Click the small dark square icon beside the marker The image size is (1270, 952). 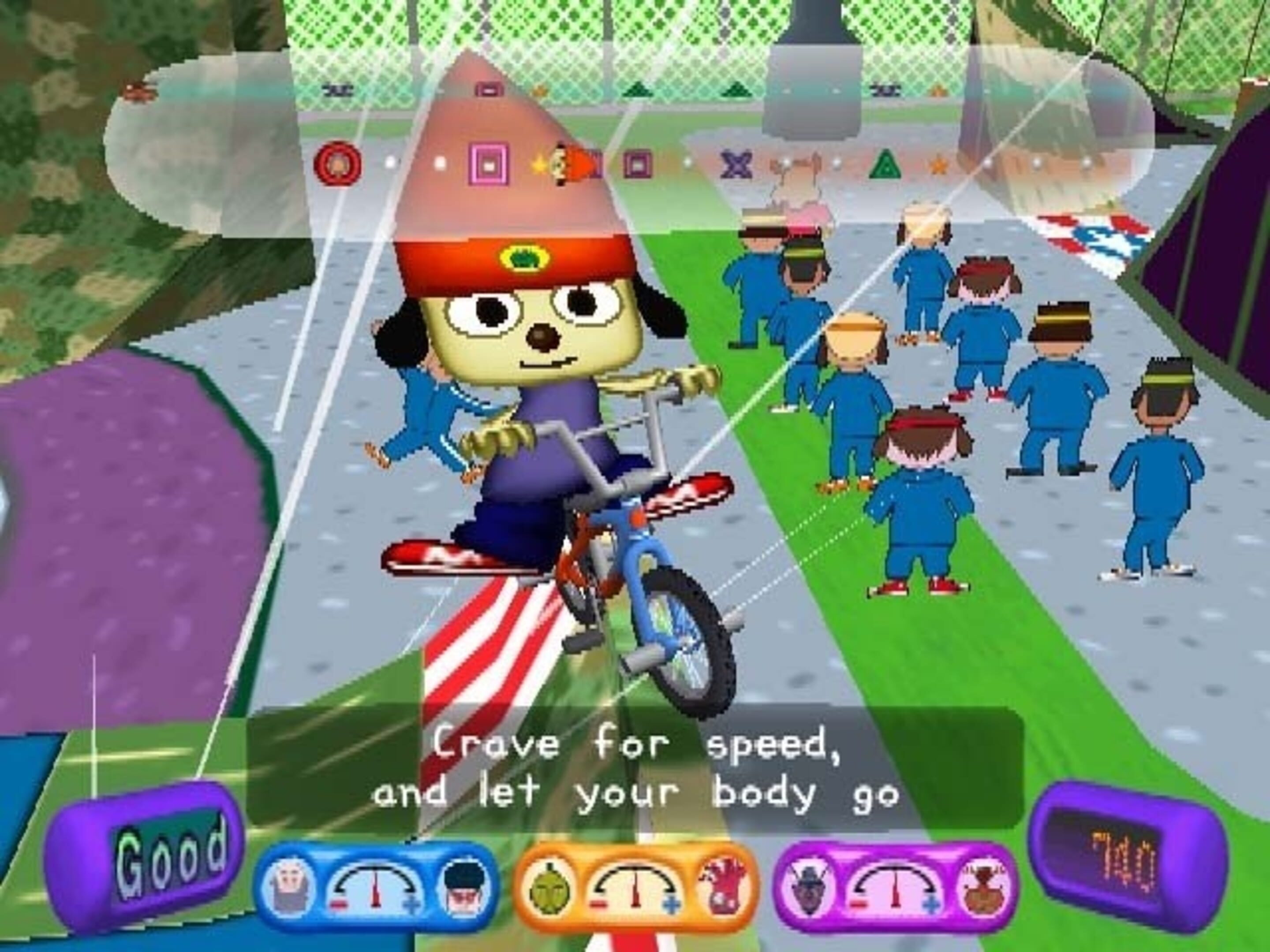(x=638, y=165)
